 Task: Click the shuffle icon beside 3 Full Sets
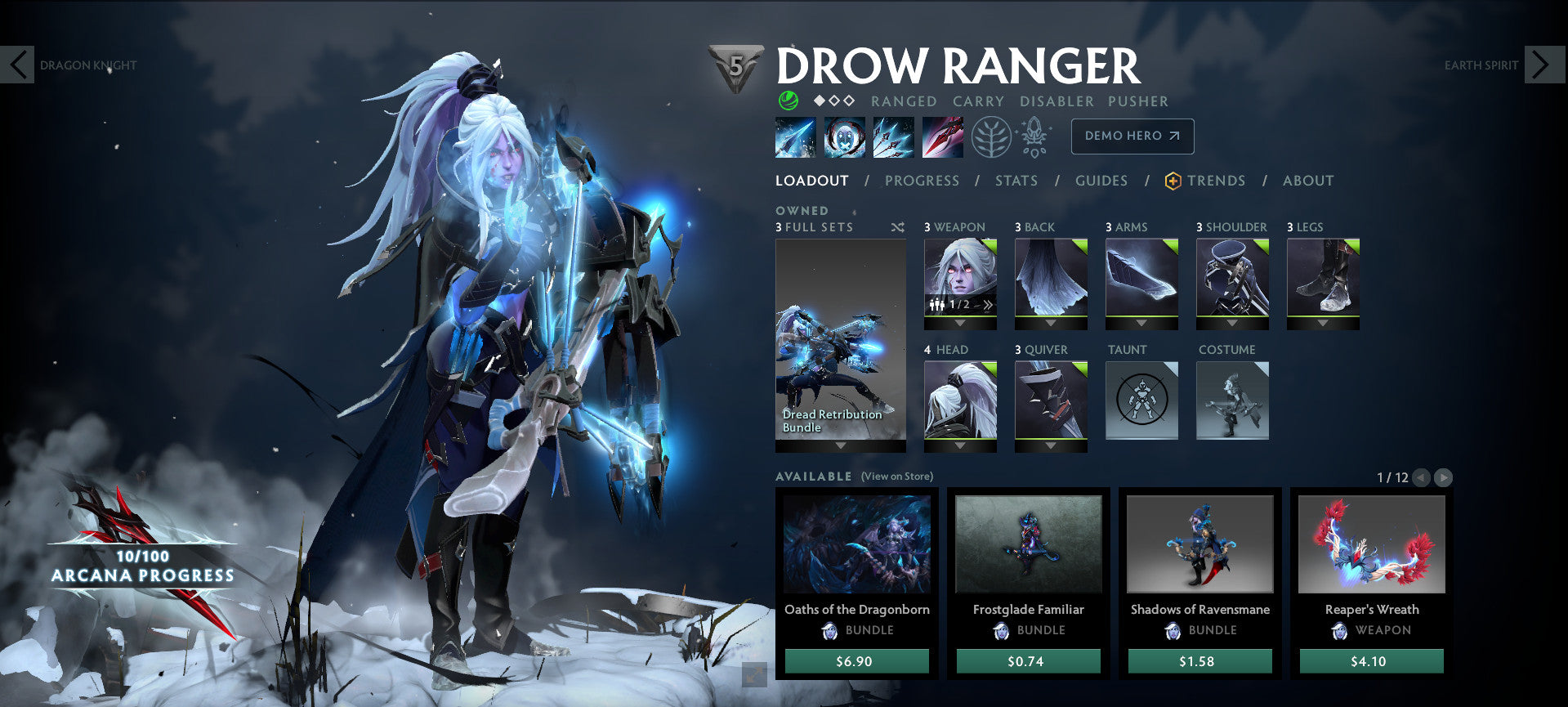click(897, 227)
